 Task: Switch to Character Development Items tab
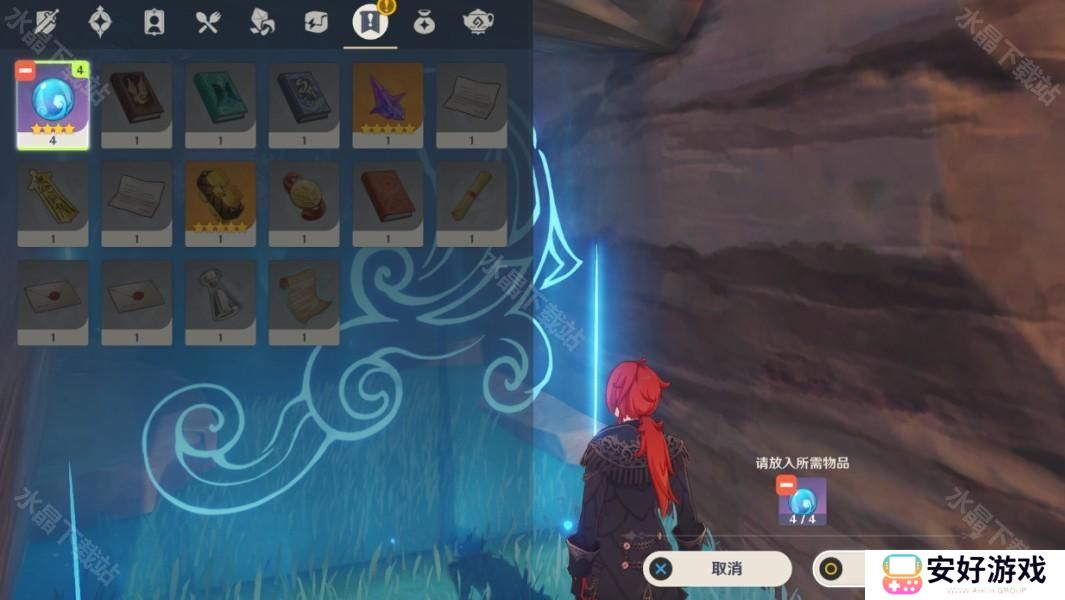click(154, 22)
